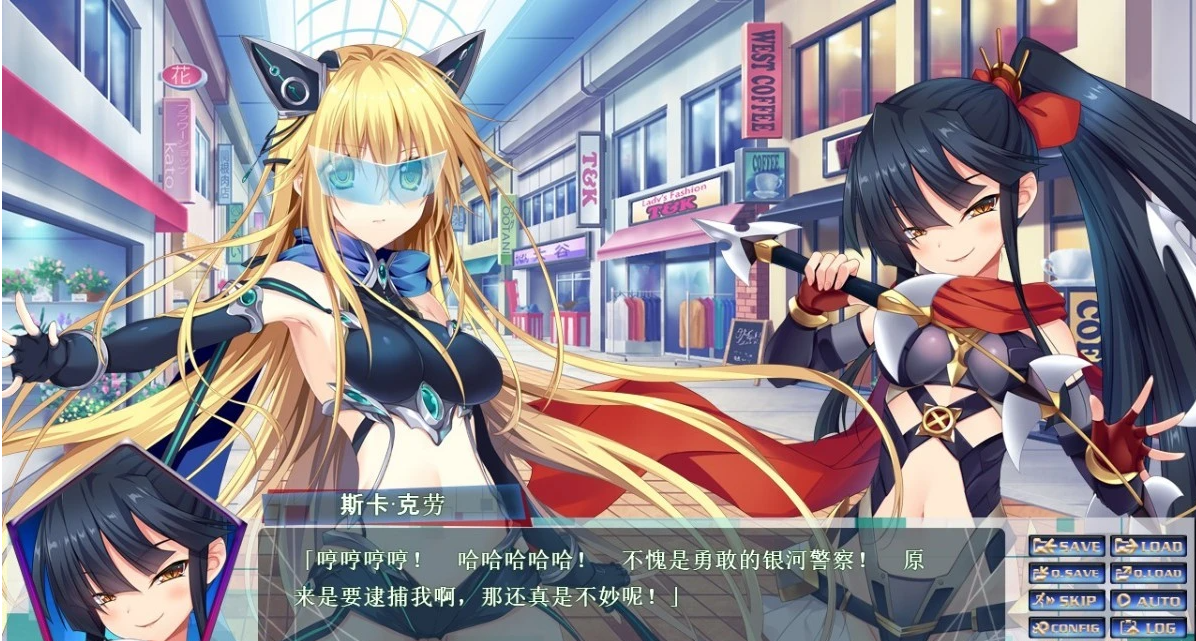This screenshot has width=1196, height=641.
Task: Toggle AUTO text advance
Action: [x=1148, y=601]
